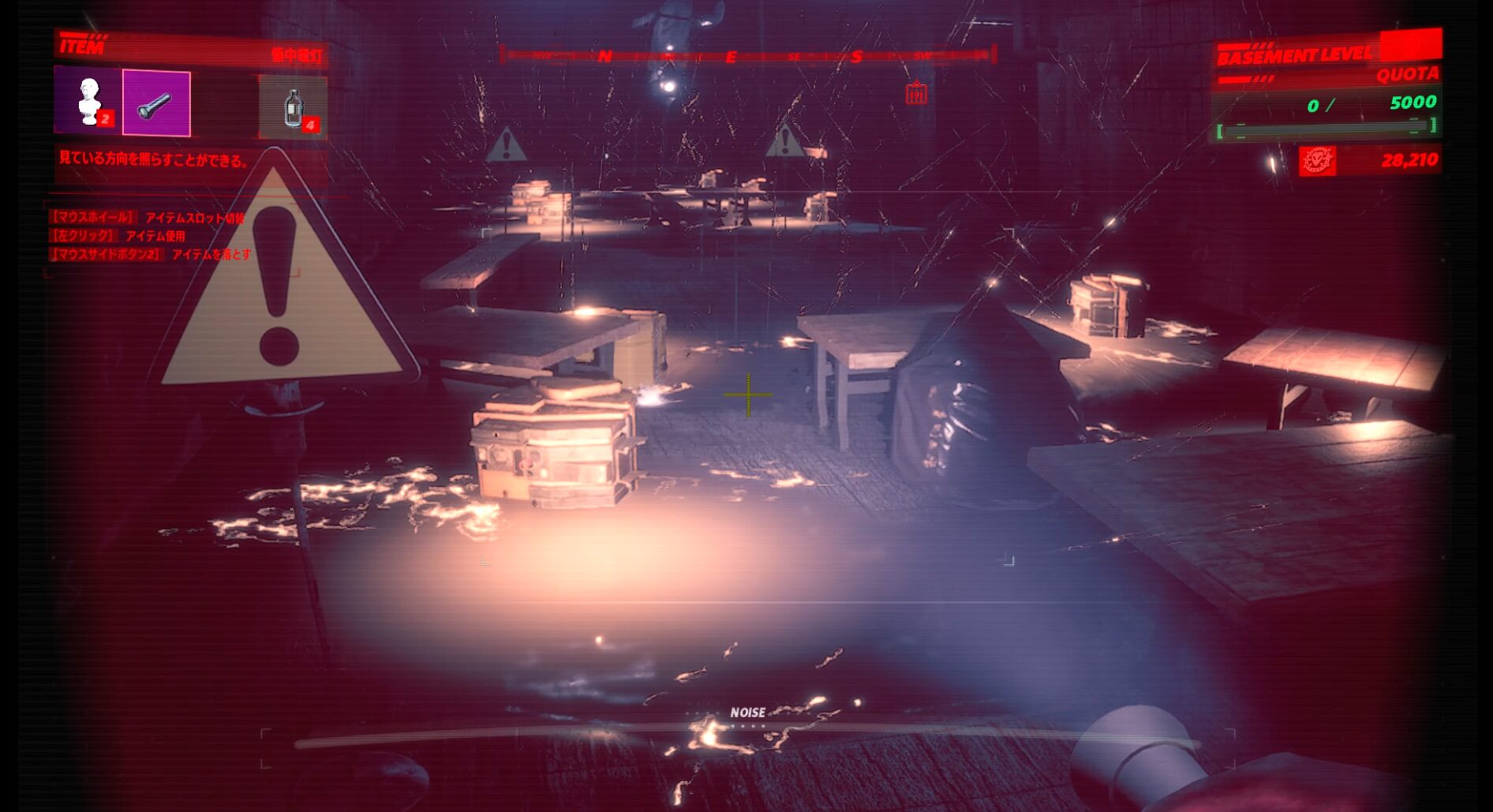The width and height of the screenshot is (1493, 812).
Task: Click the red basket marker below the compass
Action: [915, 93]
